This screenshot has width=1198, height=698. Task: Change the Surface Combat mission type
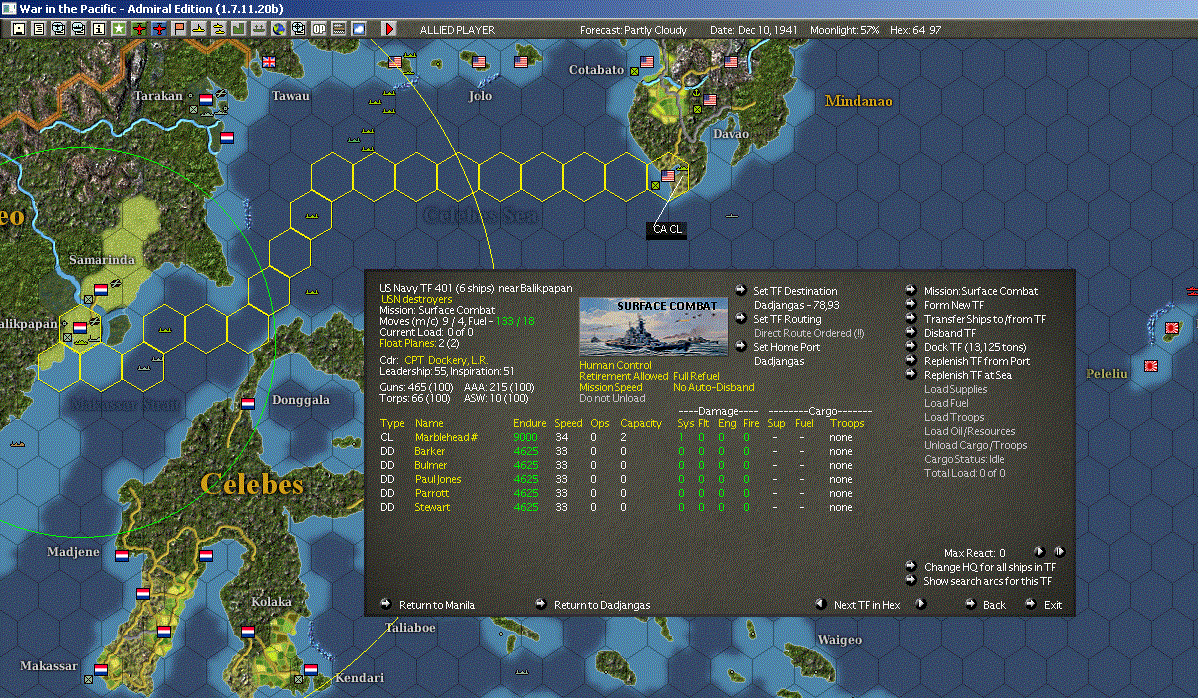click(980, 291)
